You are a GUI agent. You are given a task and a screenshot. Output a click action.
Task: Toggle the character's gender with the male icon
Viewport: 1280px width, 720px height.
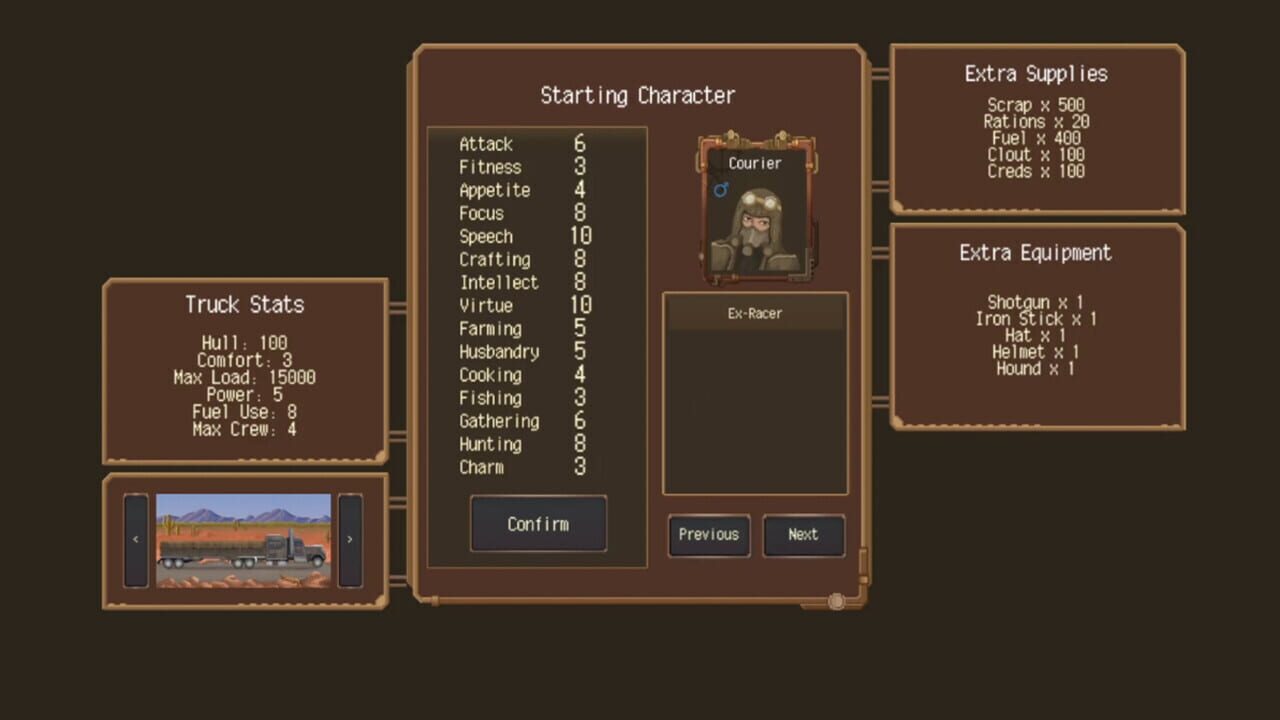pos(720,190)
